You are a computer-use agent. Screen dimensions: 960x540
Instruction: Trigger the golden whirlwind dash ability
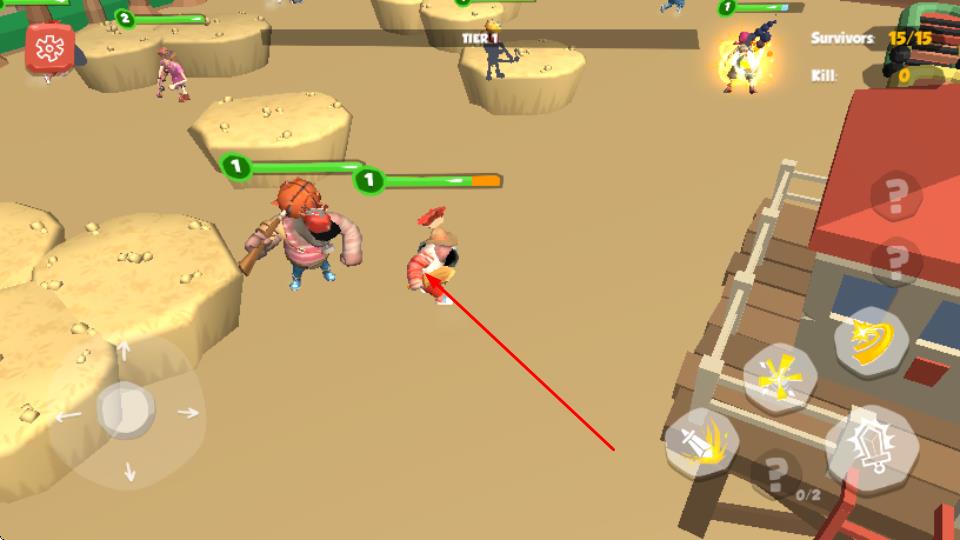pyautogui.click(x=870, y=341)
